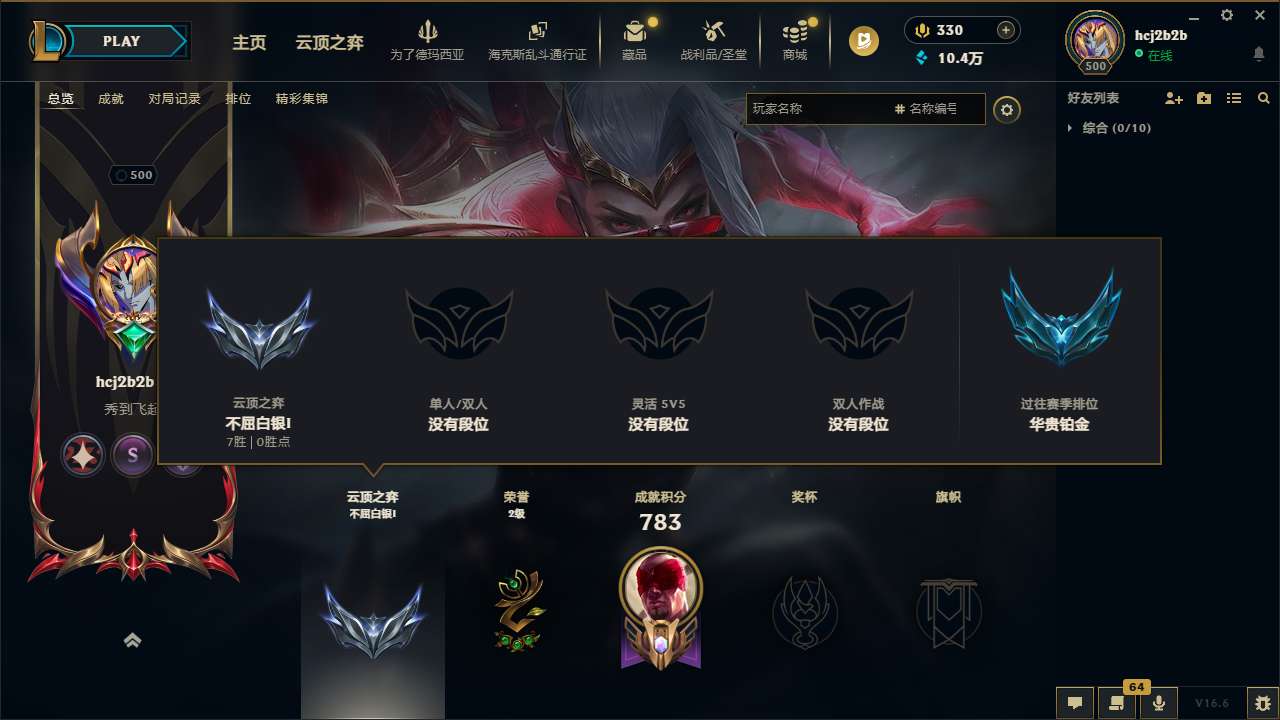Screen dimensions: 1280x720
Task: Click the add friend icon in 好友列表
Action: [1172, 97]
